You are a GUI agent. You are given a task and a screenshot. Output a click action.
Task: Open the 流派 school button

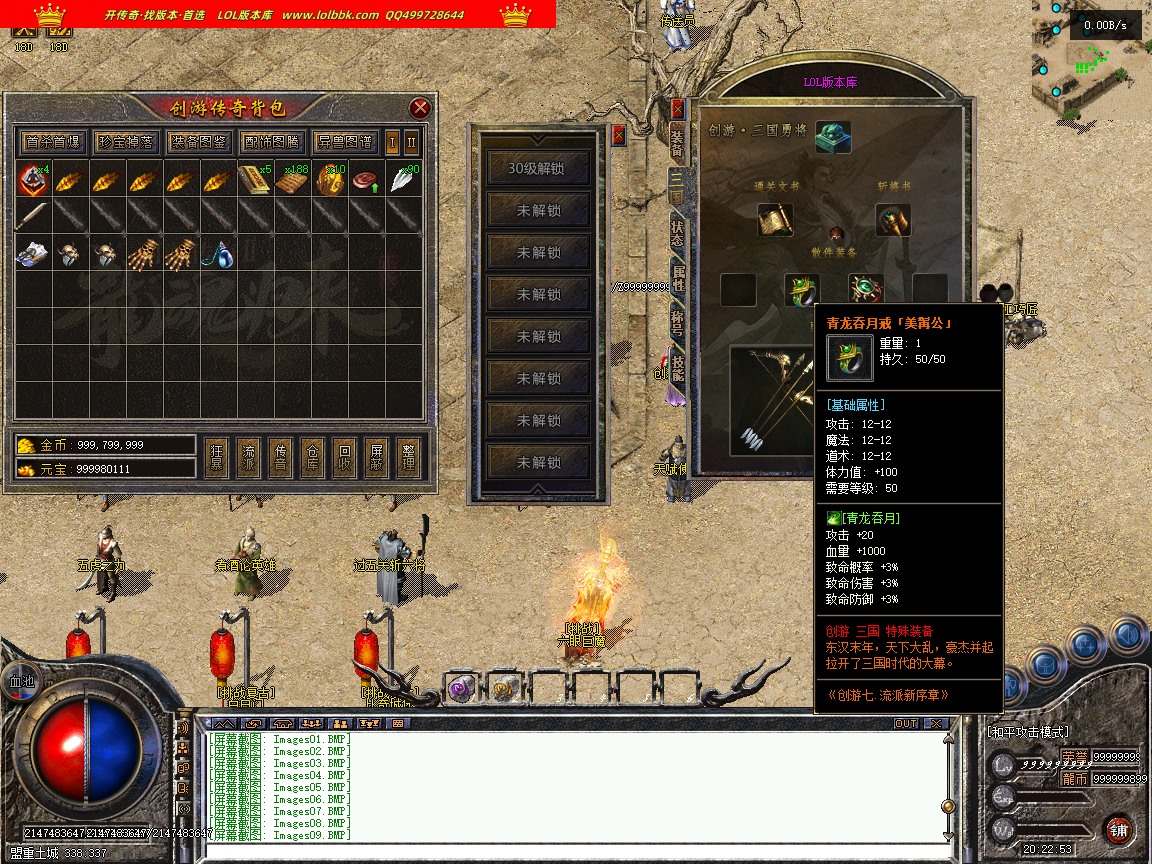pos(249,458)
